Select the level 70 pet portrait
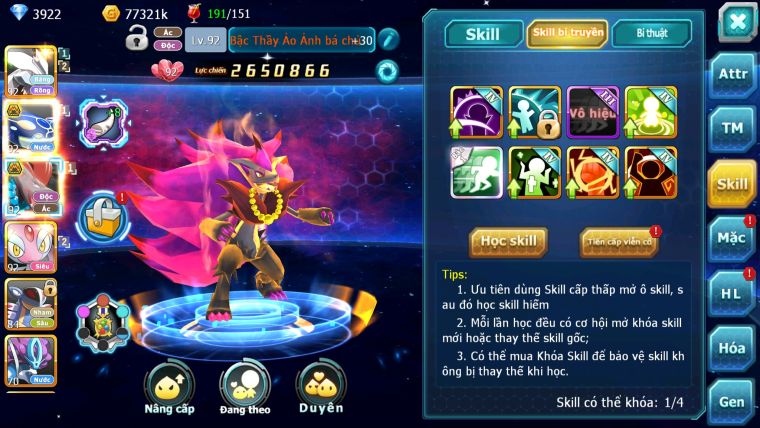The width and height of the screenshot is (760, 428). pos(30,360)
